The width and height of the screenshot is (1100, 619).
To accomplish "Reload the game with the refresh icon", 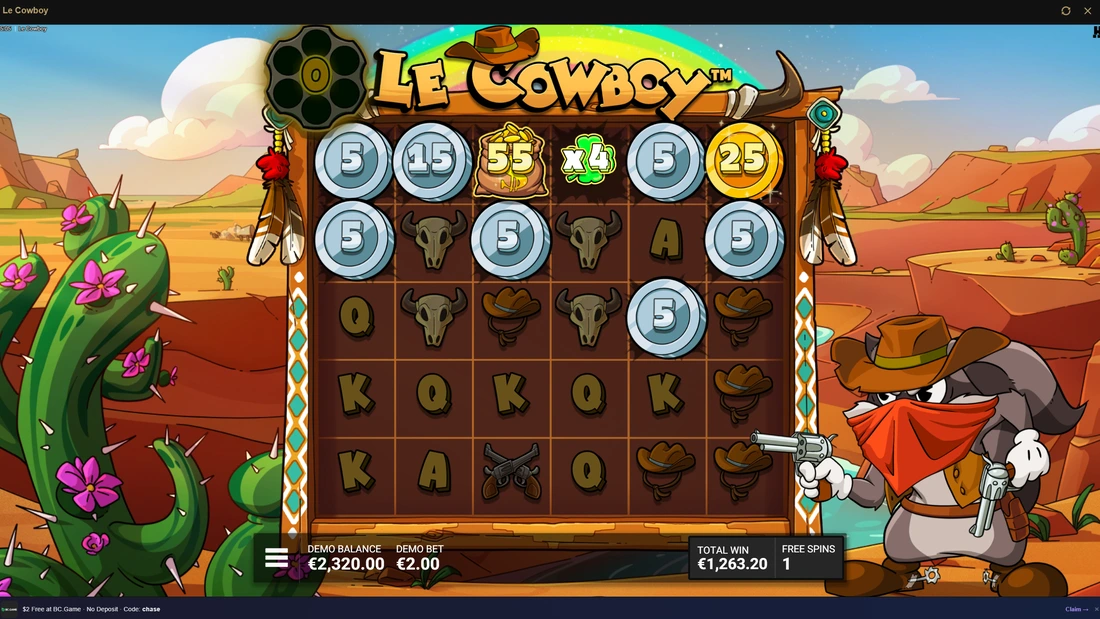I will tap(1065, 11).
